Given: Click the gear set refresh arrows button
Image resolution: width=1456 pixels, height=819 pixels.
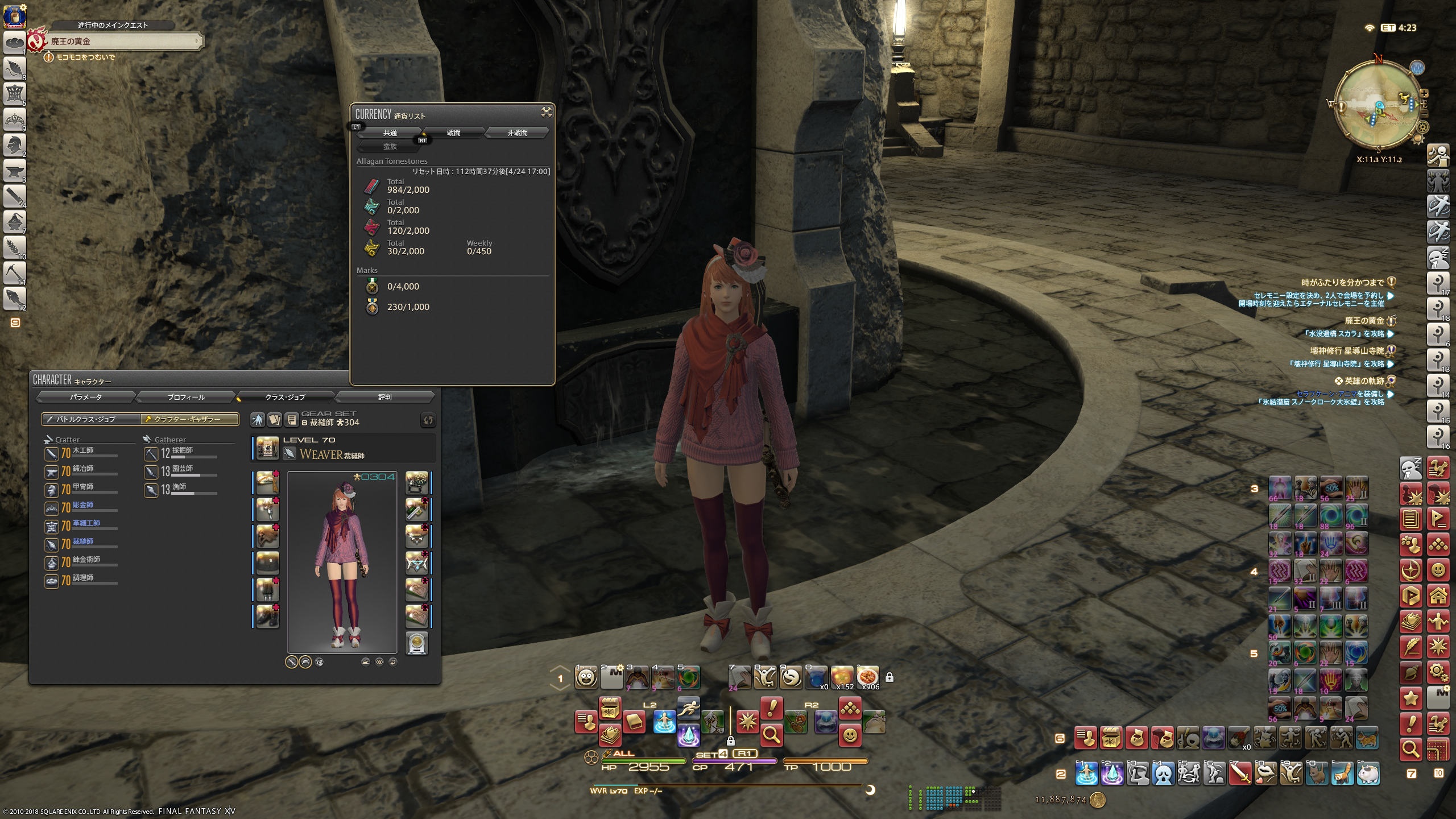Looking at the screenshot, I should pos(428,420).
